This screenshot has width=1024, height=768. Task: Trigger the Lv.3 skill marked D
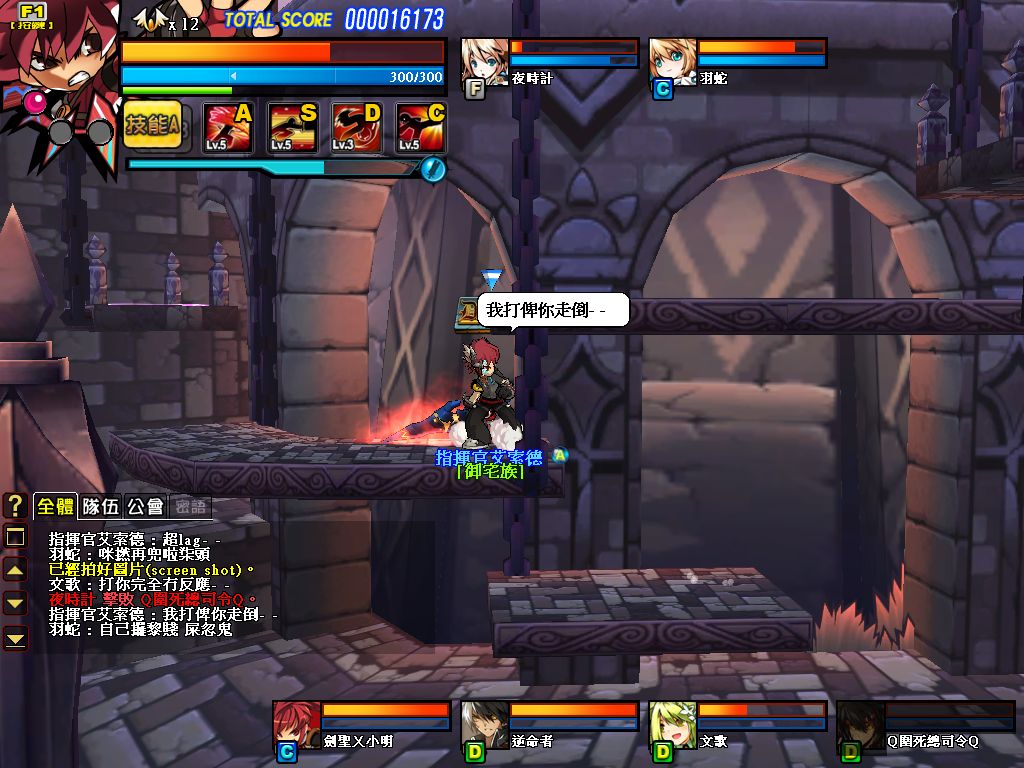[357, 127]
